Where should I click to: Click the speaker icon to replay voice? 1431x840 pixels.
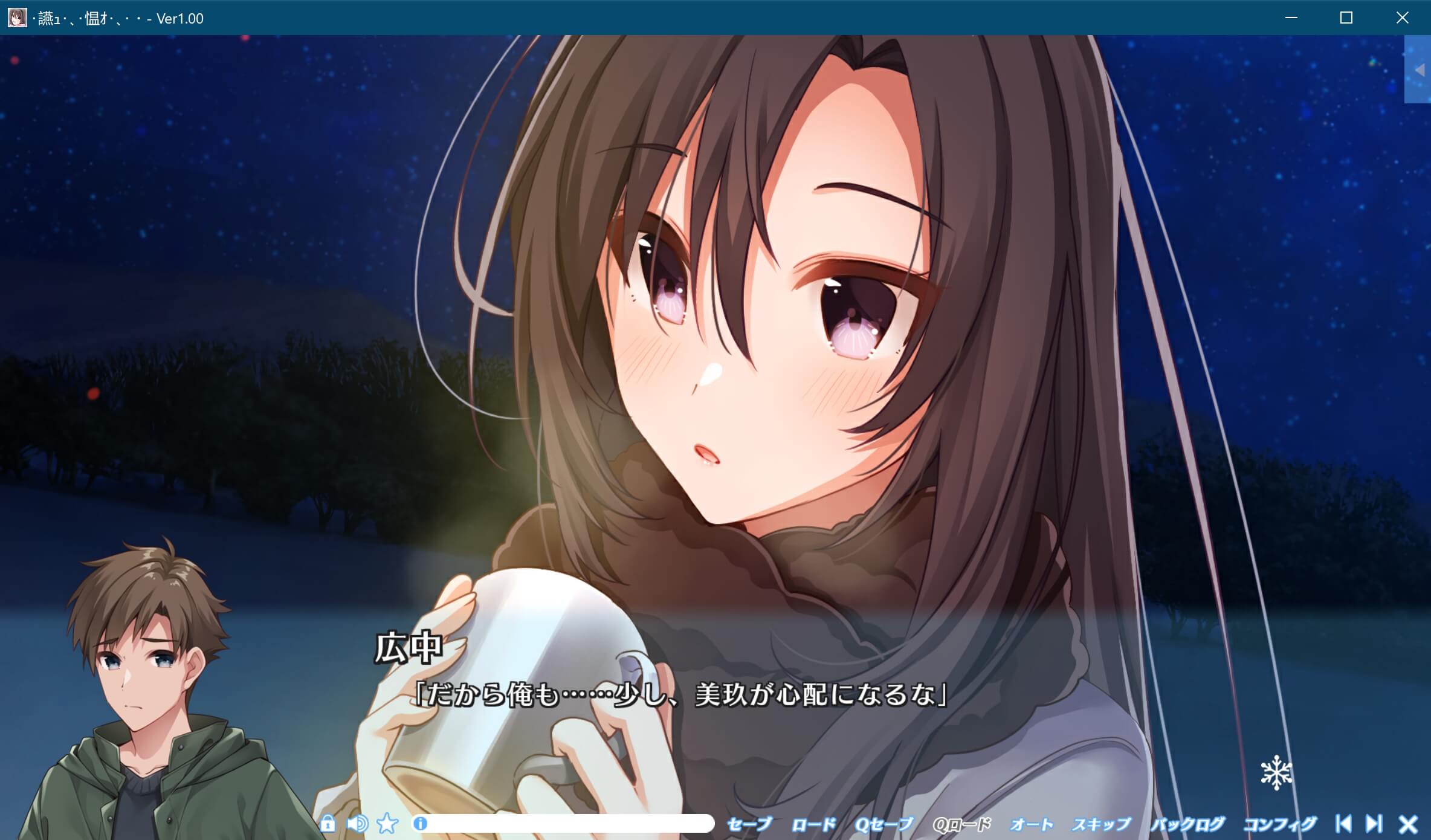click(x=359, y=824)
